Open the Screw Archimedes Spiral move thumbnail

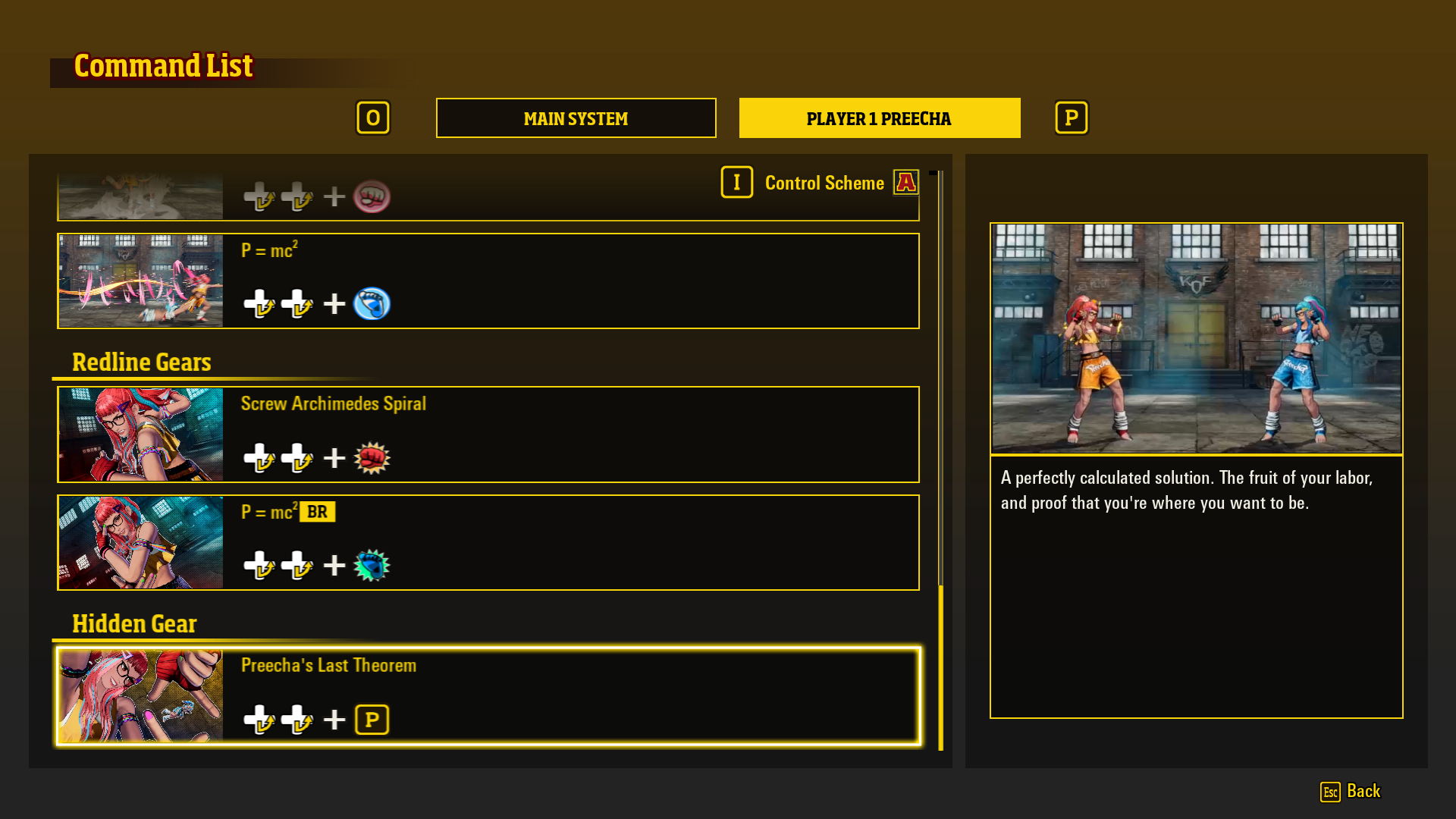(x=140, y=434)
